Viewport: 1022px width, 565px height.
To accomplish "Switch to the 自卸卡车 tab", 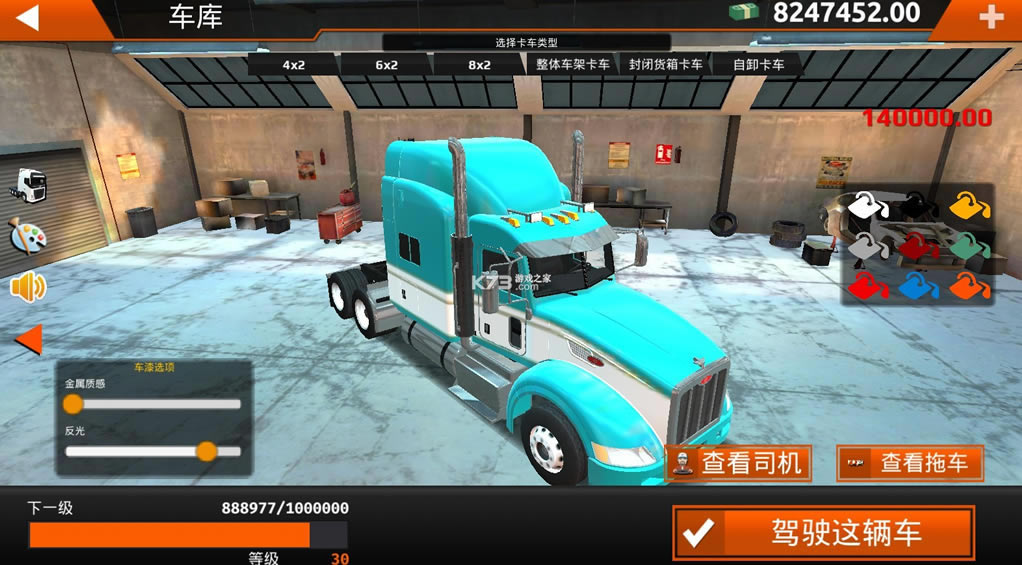I will click(x=759, y=65).
